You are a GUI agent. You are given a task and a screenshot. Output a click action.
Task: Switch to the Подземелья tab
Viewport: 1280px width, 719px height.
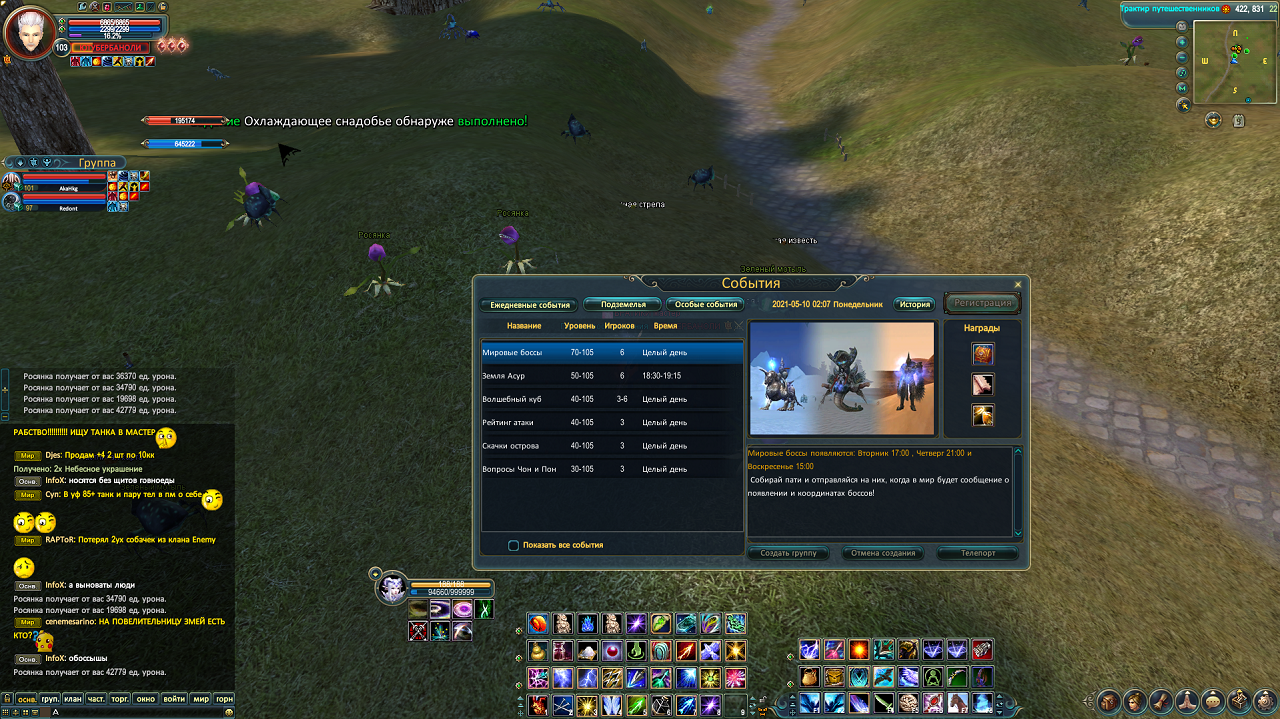(x=622, y=304)
